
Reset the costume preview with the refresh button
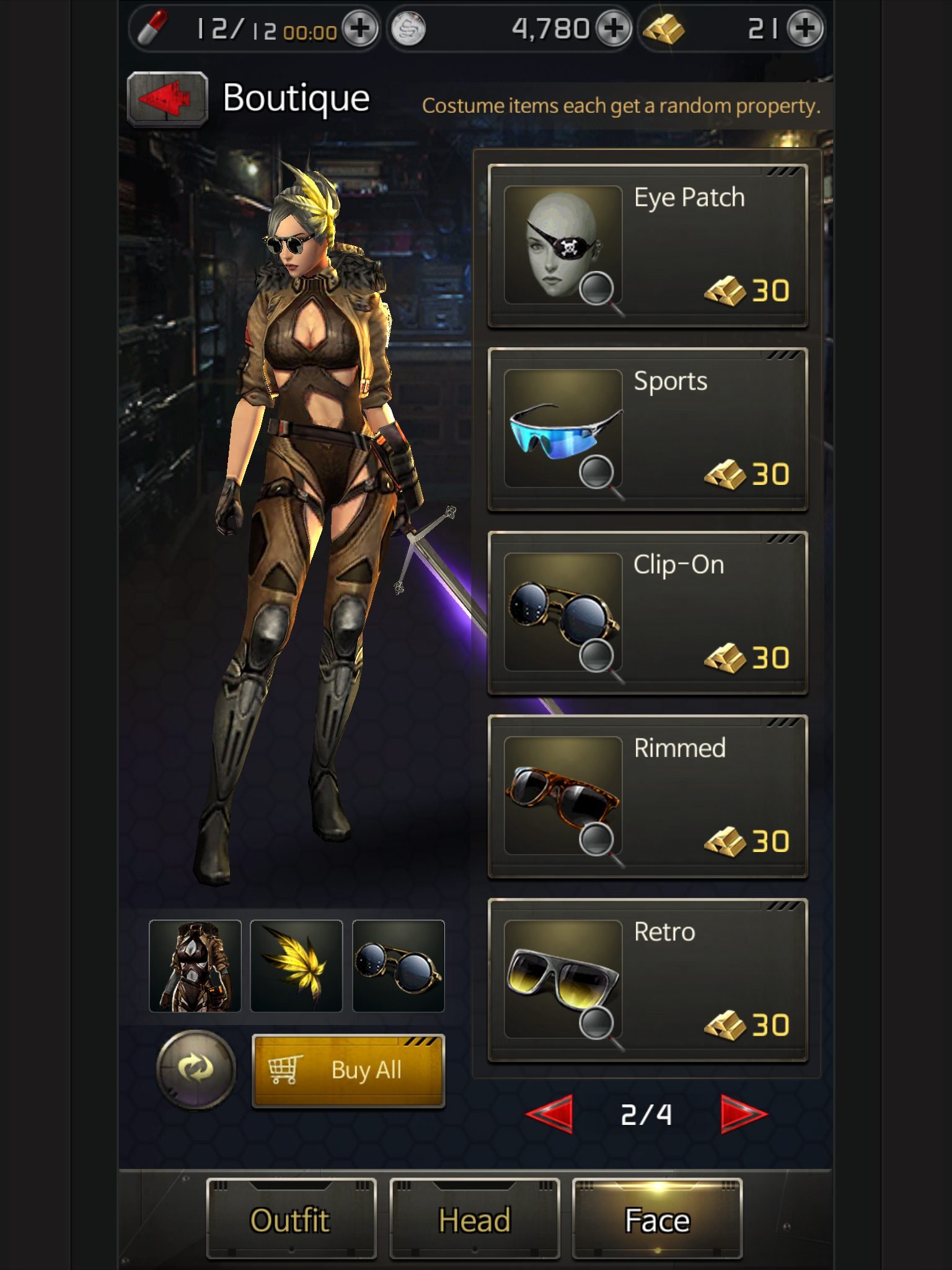coord(196,1069)
